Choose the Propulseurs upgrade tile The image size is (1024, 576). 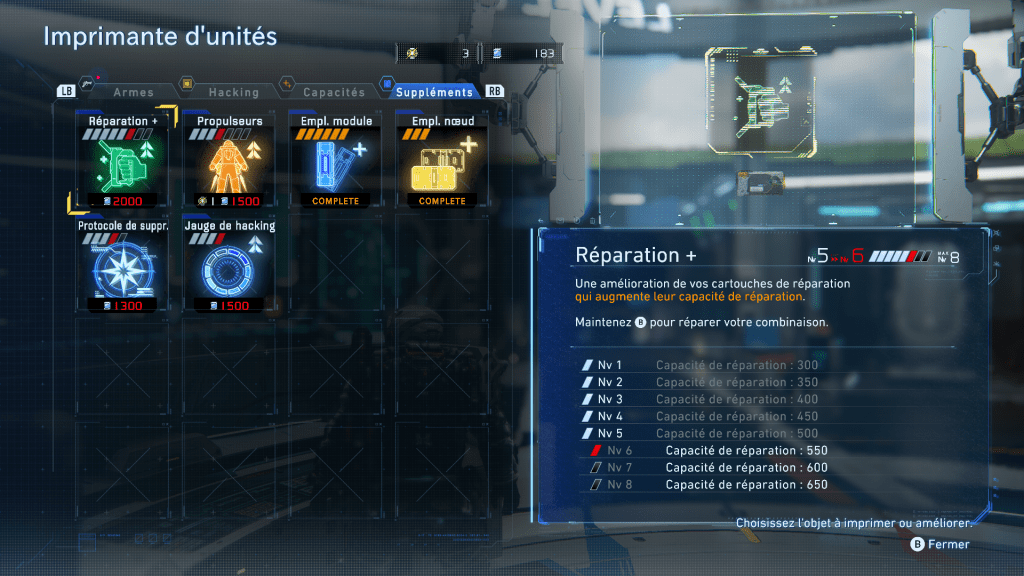click(x=230, y=163)
